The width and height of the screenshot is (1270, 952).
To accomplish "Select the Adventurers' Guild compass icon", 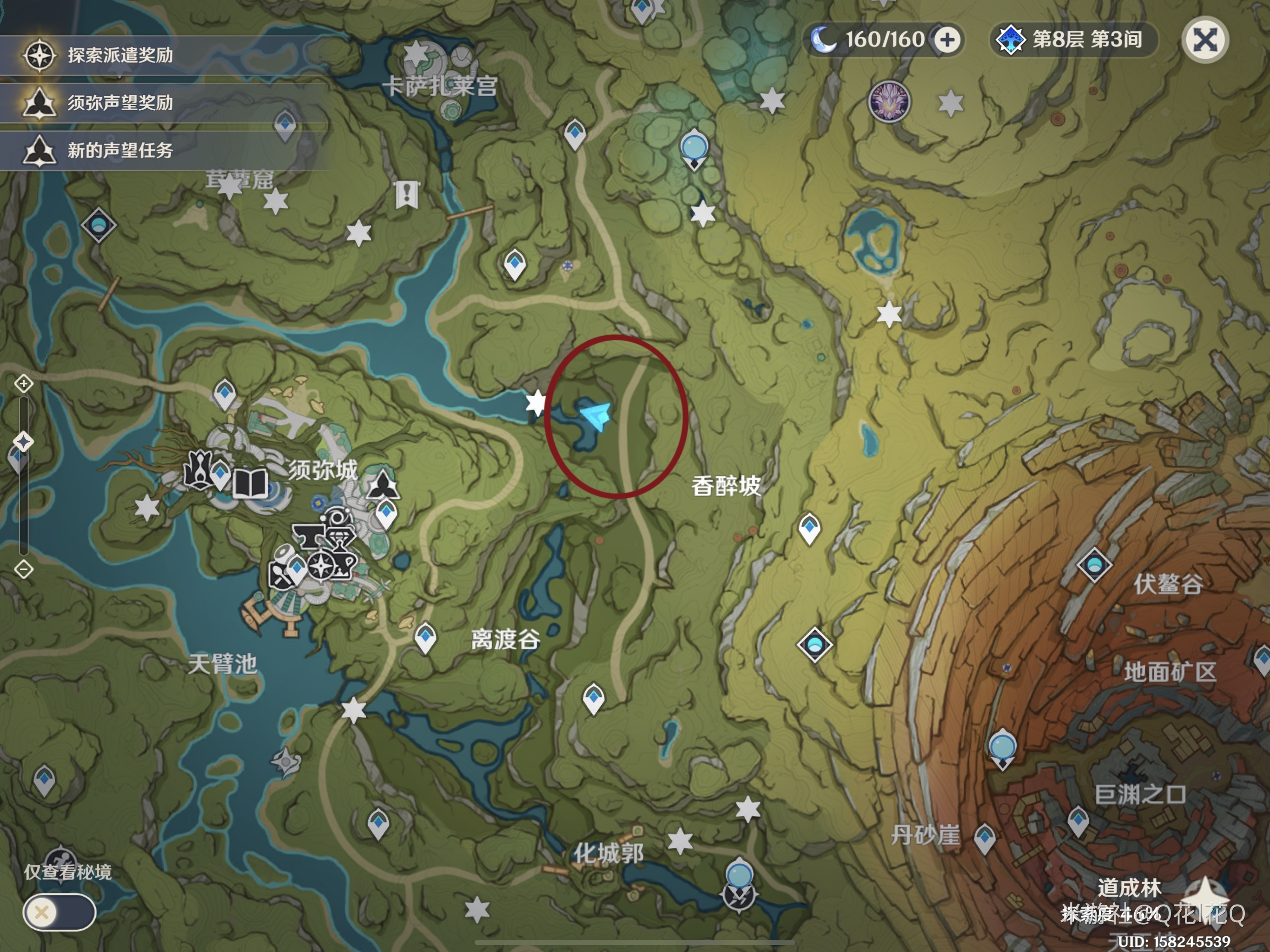I will (322, 566).
